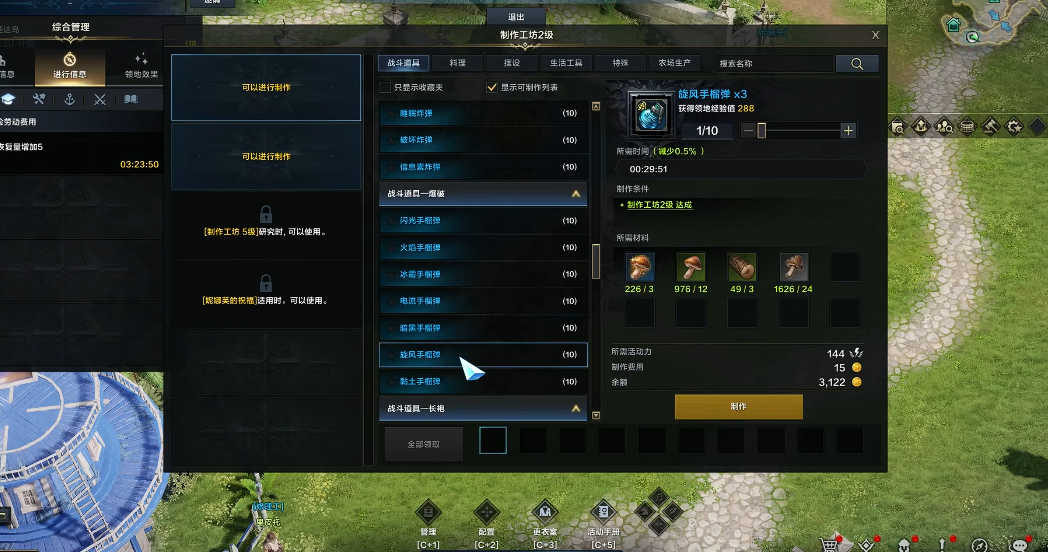Click the 搜索名称 search field

pos(770,63)
